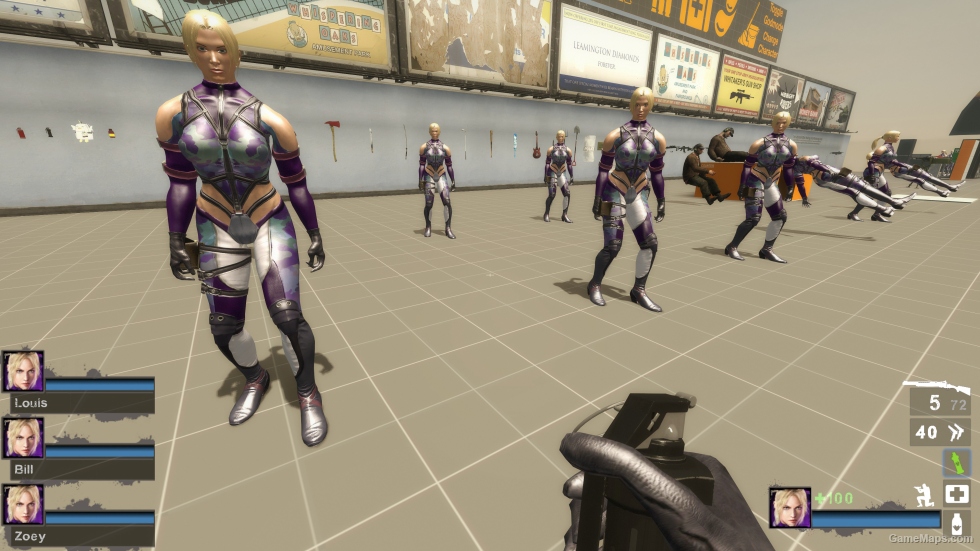Image resolution: width=980 pixels, height=551 pixels.
Task: Select Louis's teammate portrait
Action: 23,371
